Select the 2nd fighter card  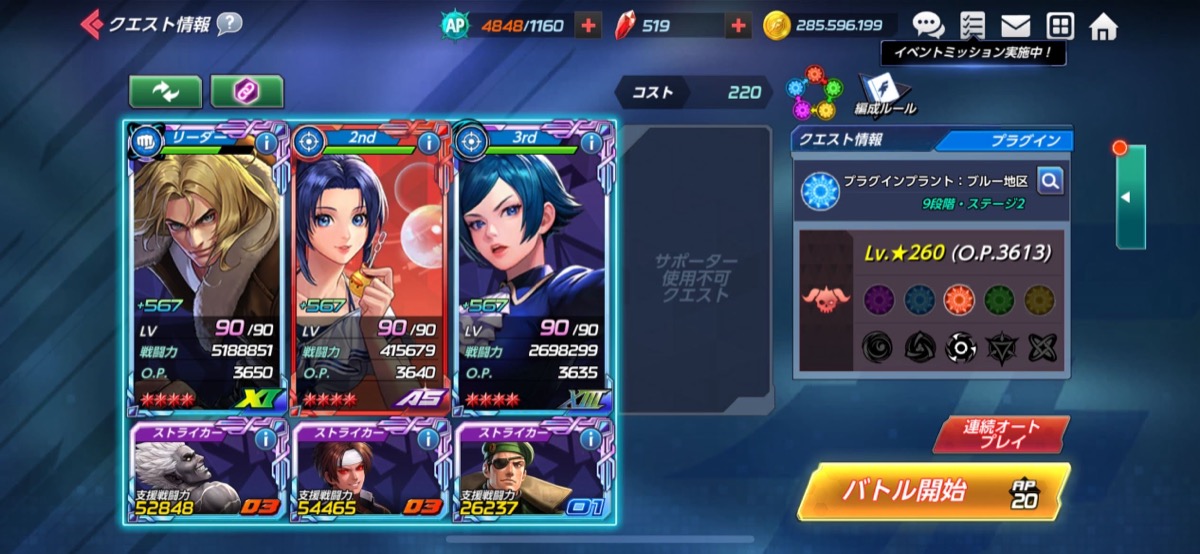370,270
